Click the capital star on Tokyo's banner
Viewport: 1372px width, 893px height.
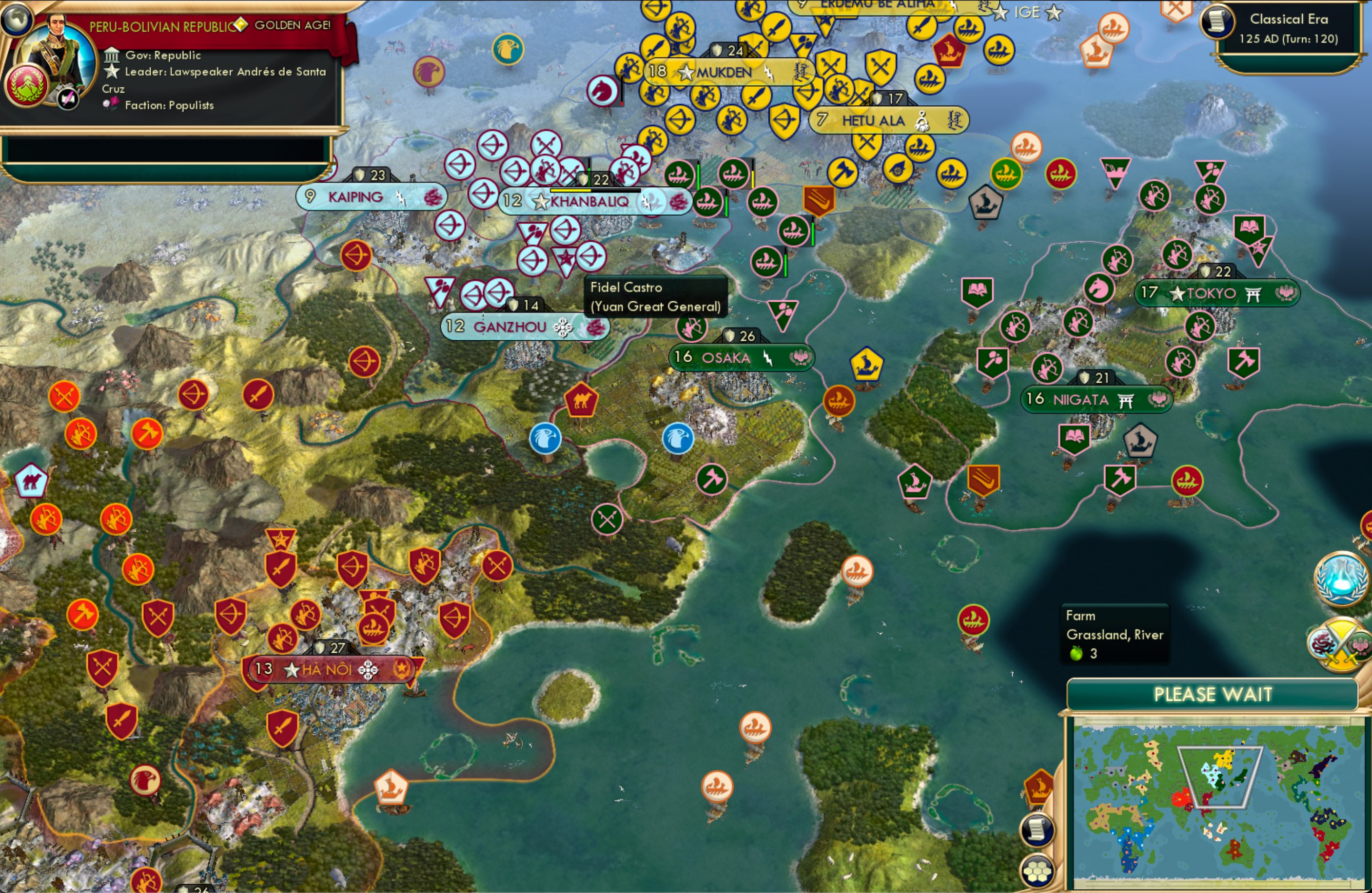pos(1176,293)
